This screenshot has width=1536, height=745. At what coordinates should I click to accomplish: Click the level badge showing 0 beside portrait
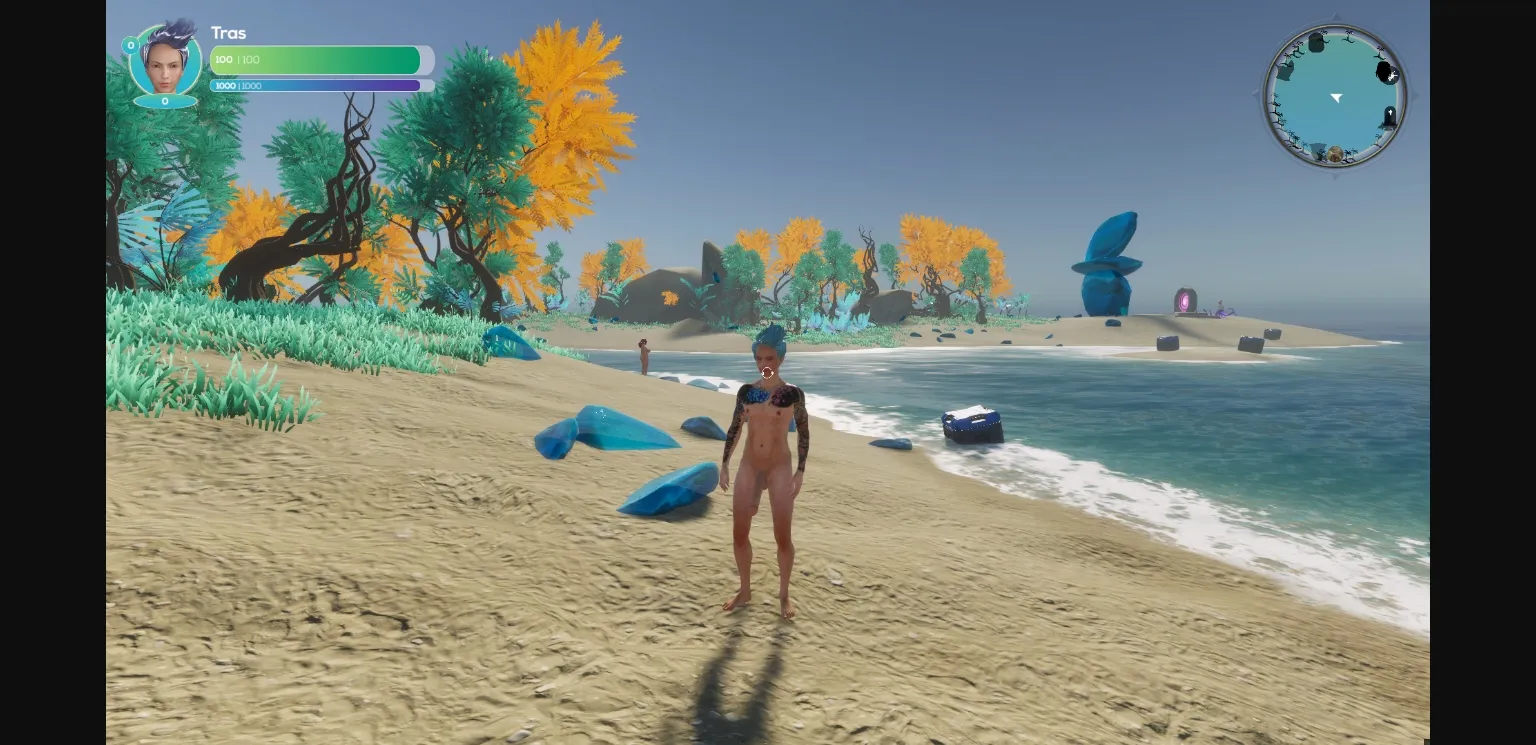click(130, 45)
